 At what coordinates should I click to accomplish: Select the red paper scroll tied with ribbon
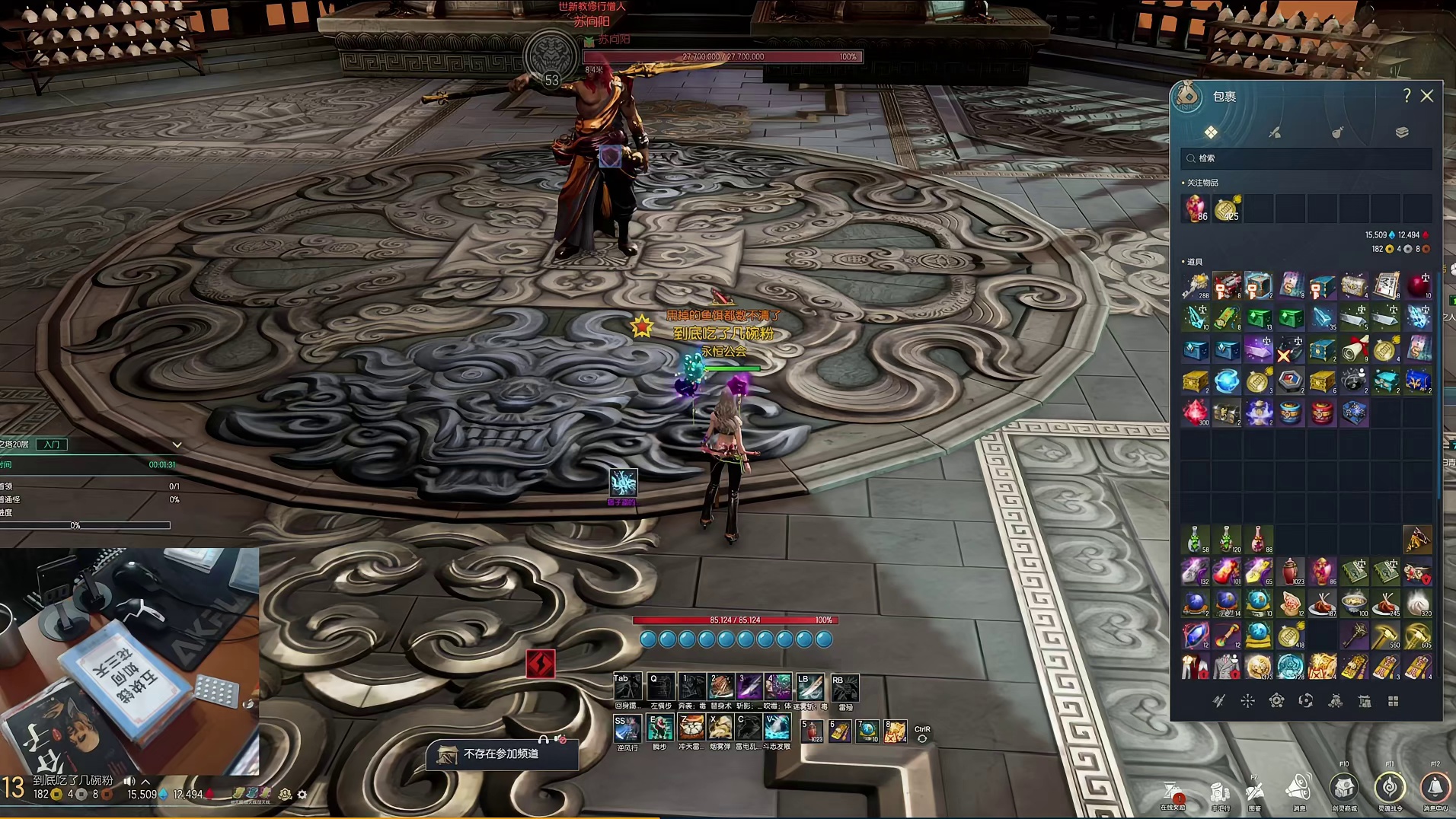[x=1354, y=349]
